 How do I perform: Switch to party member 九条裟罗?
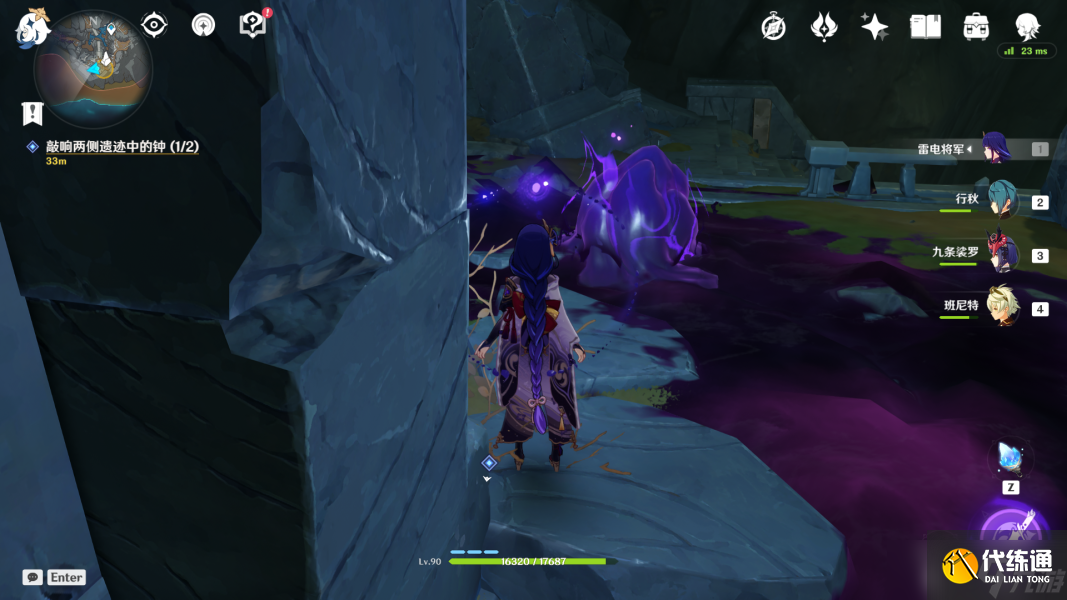[1001, 254]
